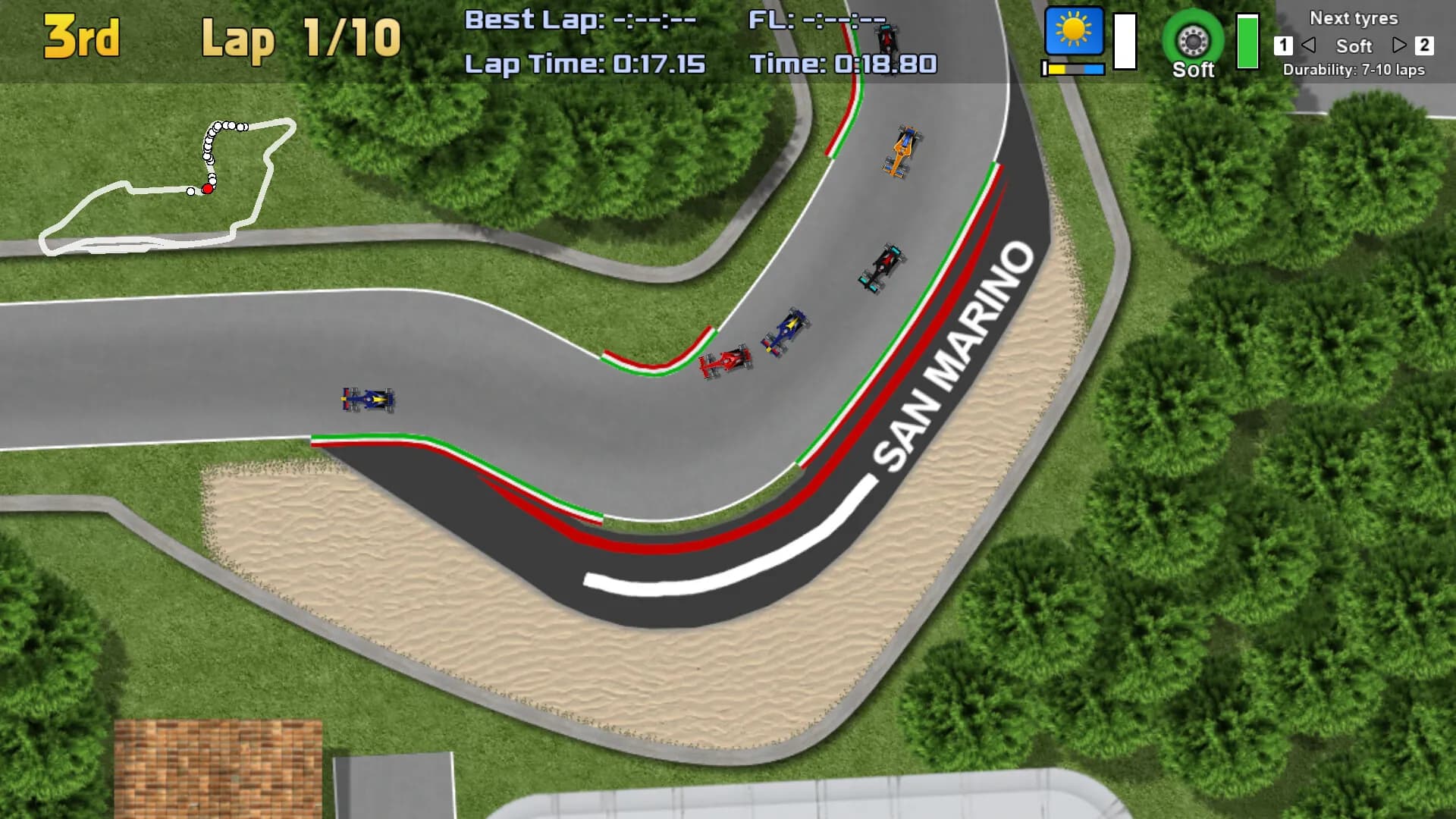Select the previous tyre with the left arrow
Screen dimensions: 1456x819
tap(1308, 45)
